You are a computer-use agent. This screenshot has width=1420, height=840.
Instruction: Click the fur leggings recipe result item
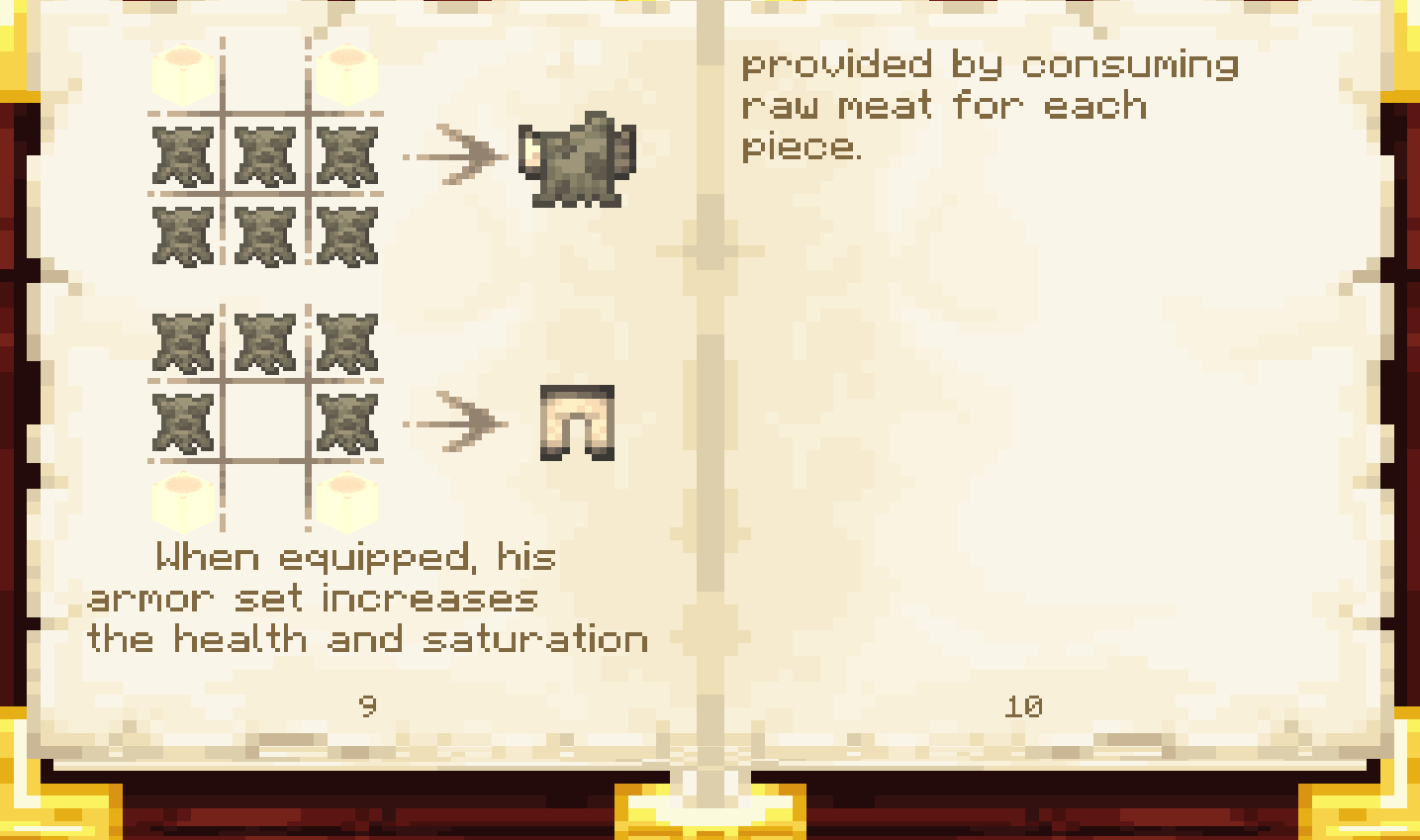pyautogui.click(x=576, y=420)
